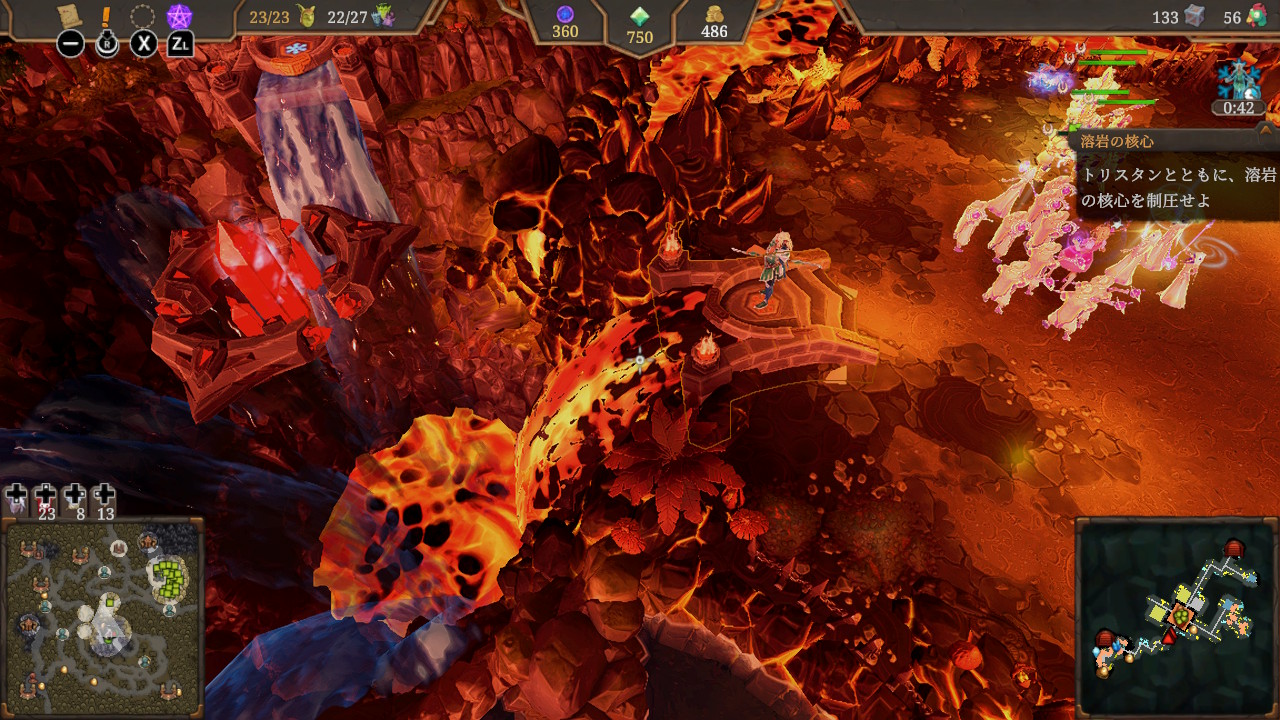Click the frozen unit timer icon
The width and height of the screenshot is (1280, 720).
pyautogui.click(x=1236, y=80)
